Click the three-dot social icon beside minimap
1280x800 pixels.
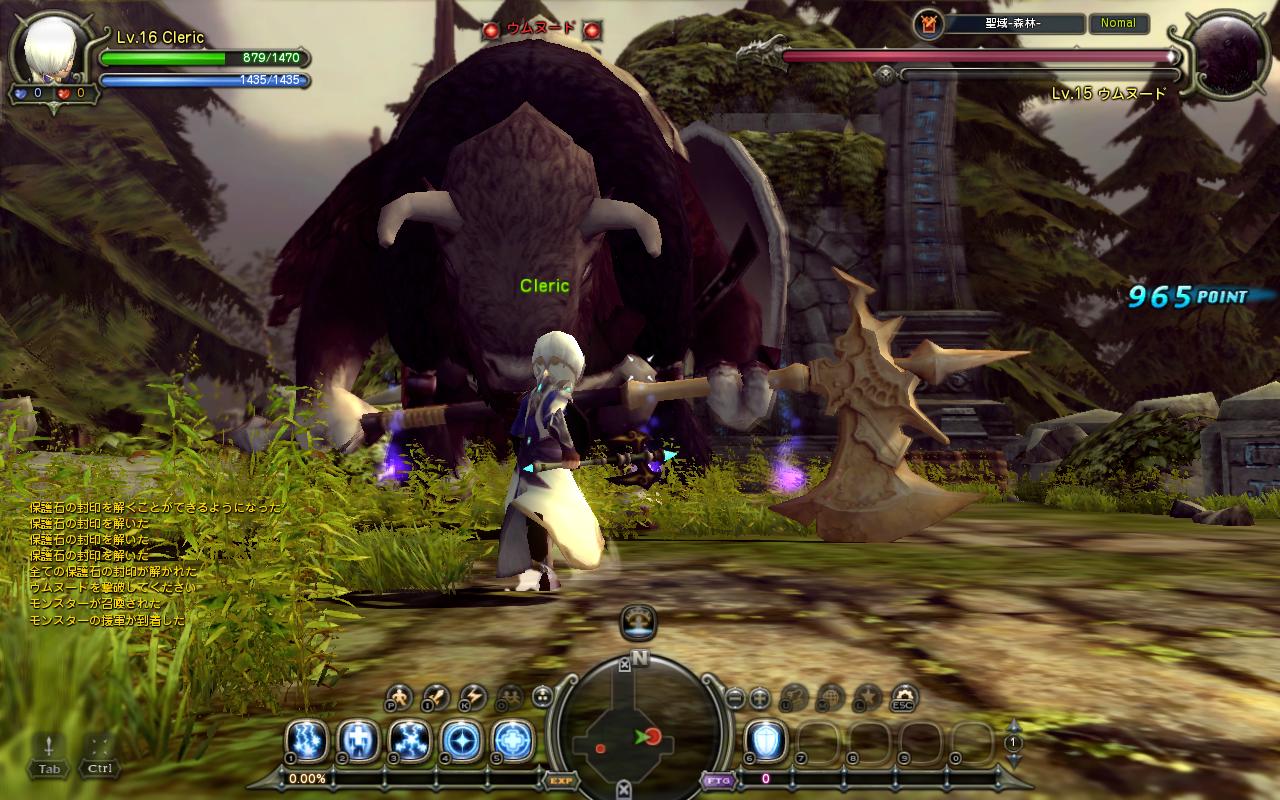click(x=543, y=696)
